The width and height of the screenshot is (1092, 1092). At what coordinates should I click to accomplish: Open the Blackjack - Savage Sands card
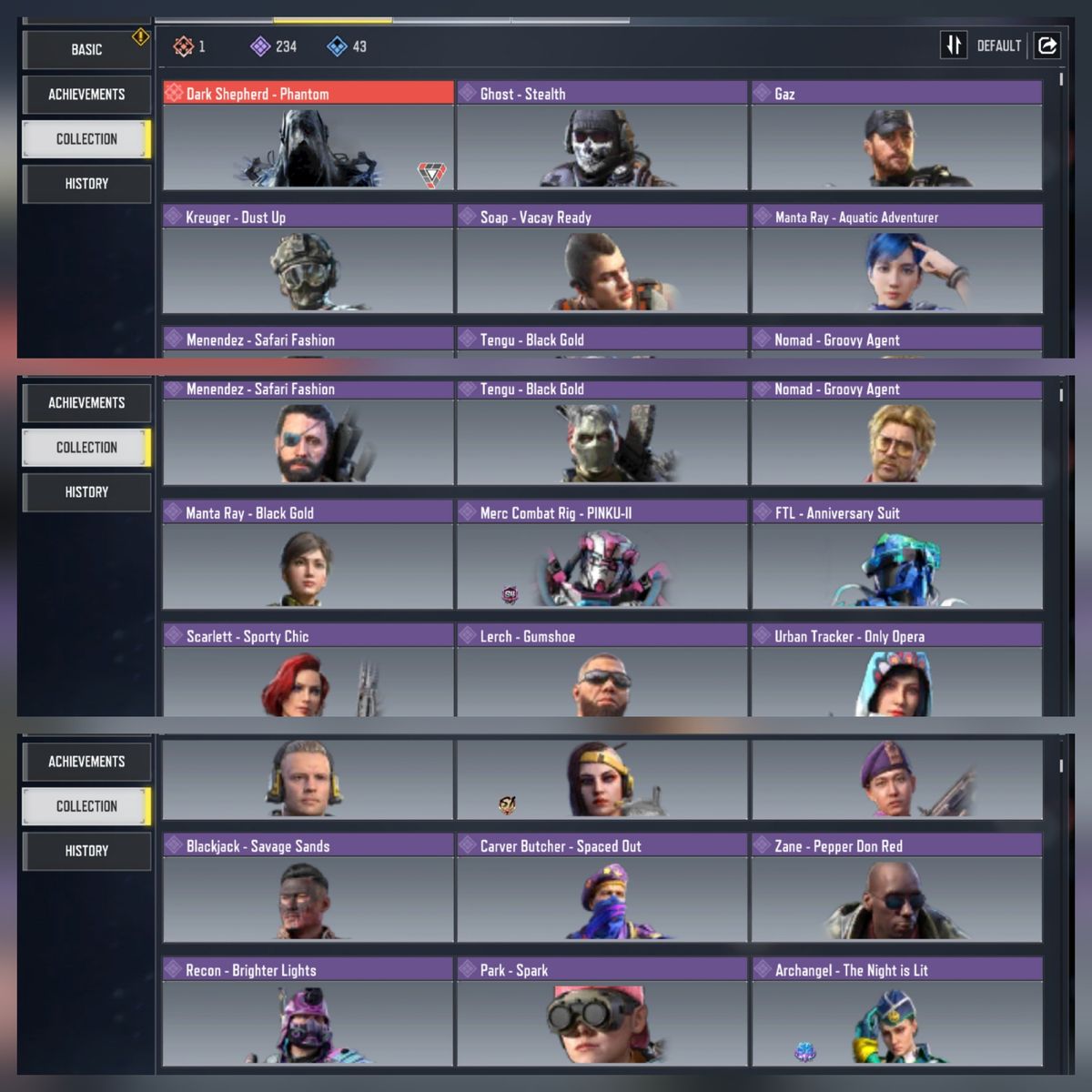pos(308,888)
